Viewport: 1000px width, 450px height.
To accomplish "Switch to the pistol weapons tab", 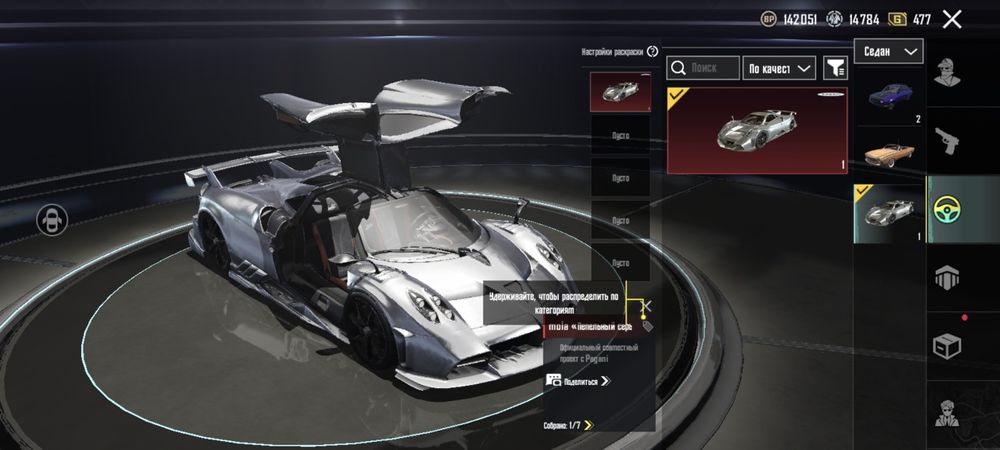I will click(949, 139).
